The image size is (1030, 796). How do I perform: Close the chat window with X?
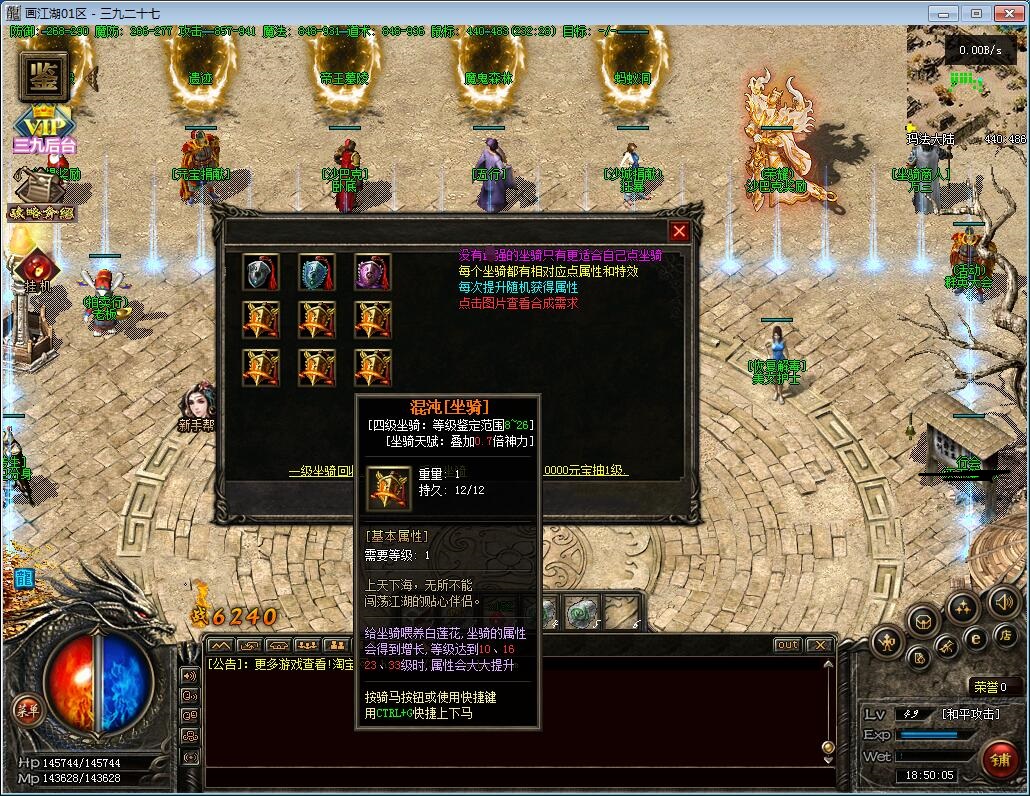[x=820, y=645]
